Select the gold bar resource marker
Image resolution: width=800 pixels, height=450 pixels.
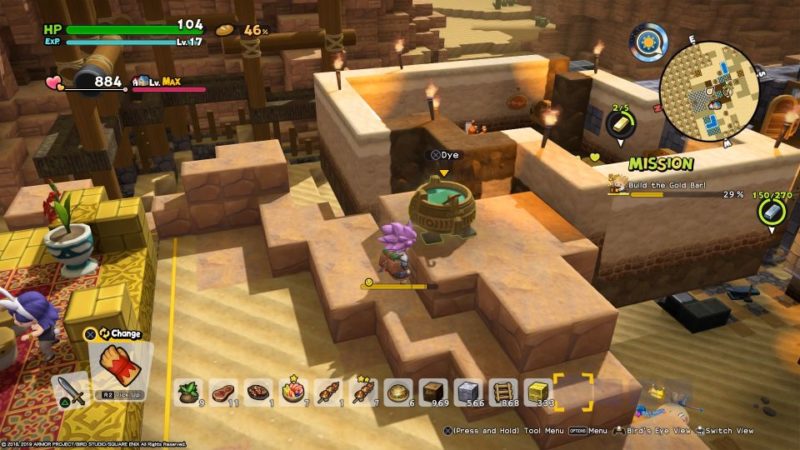(618, 124)
